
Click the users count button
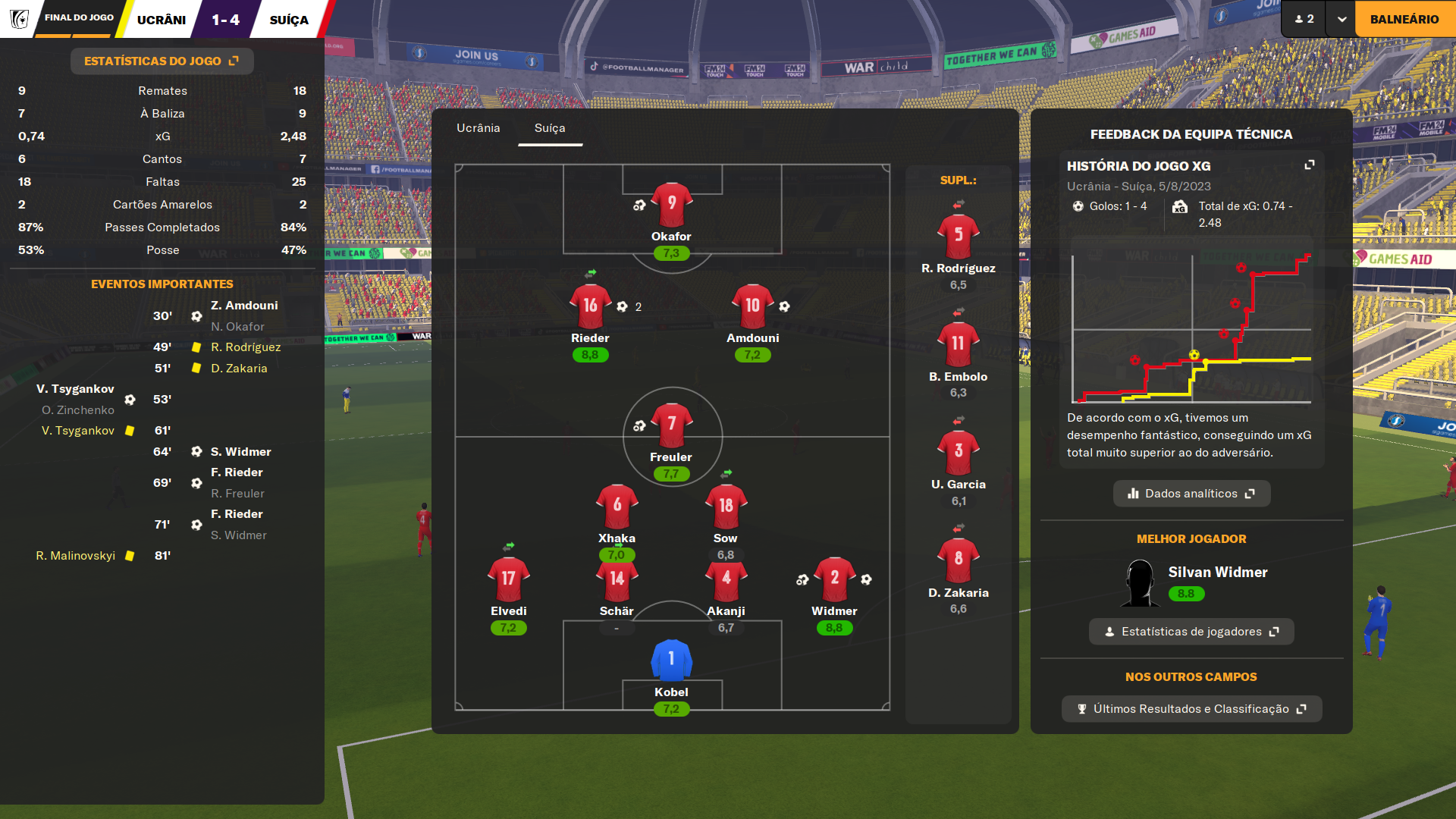[1304, 19]
